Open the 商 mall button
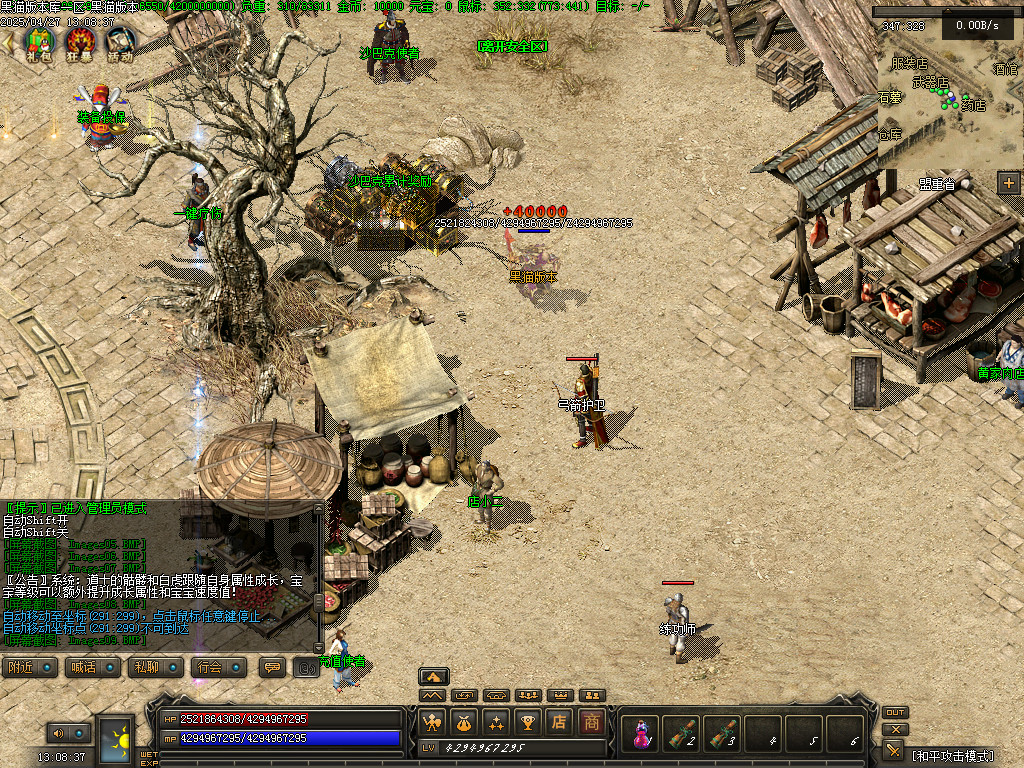Screen dimensions: 1024x768 (591, 721)
